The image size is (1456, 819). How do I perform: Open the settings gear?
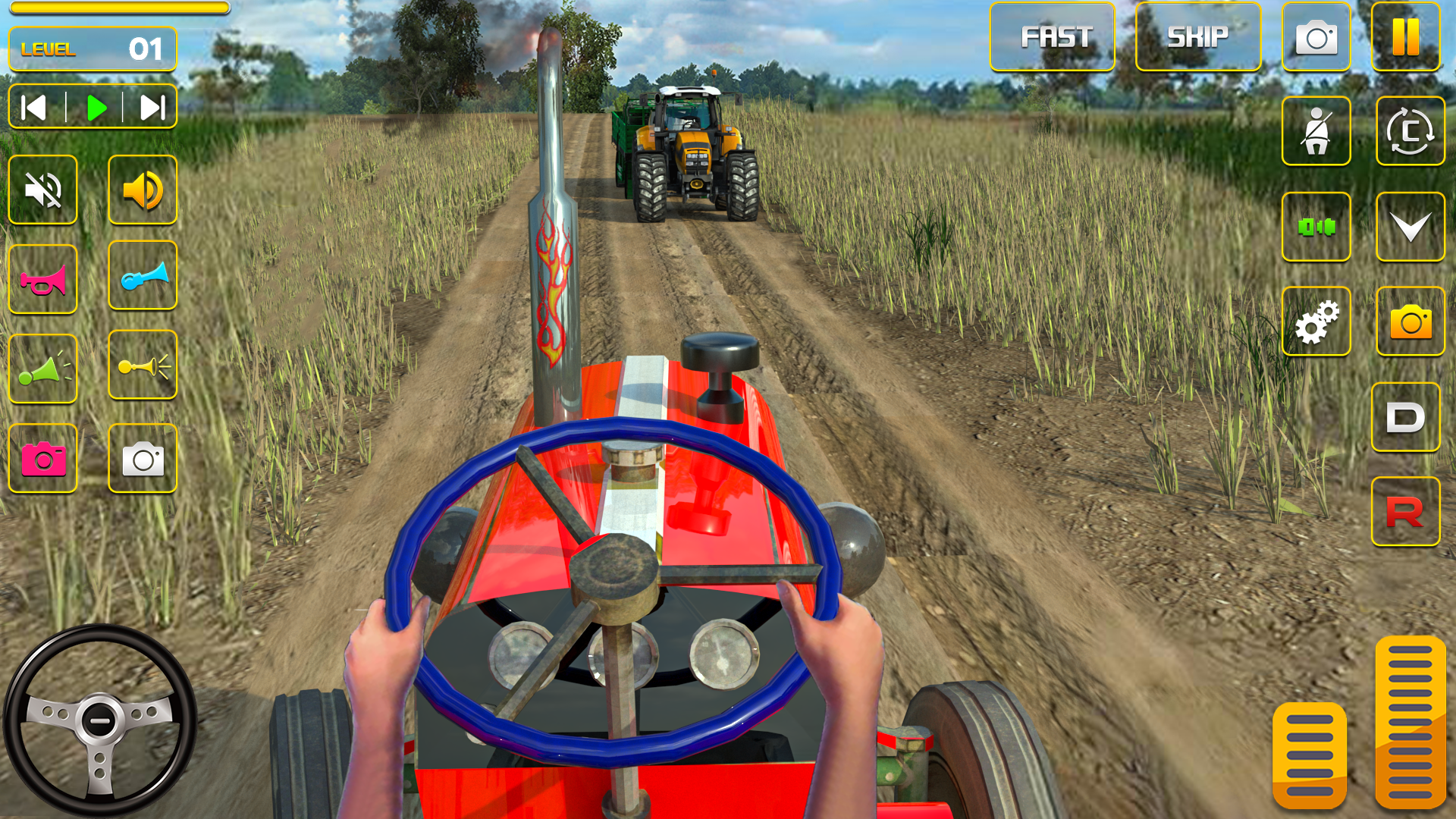(1317, 320)
